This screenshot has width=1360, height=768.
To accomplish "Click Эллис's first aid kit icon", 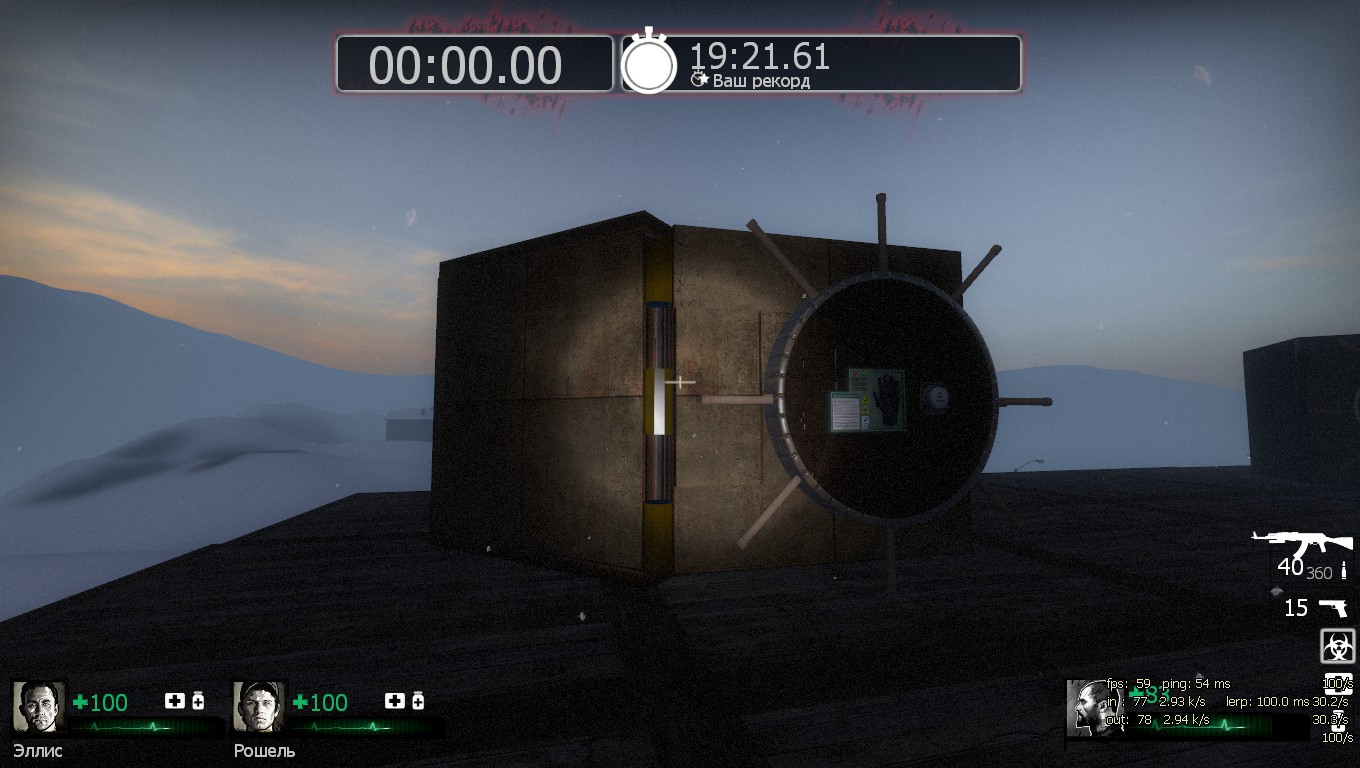I will [174, 701].
